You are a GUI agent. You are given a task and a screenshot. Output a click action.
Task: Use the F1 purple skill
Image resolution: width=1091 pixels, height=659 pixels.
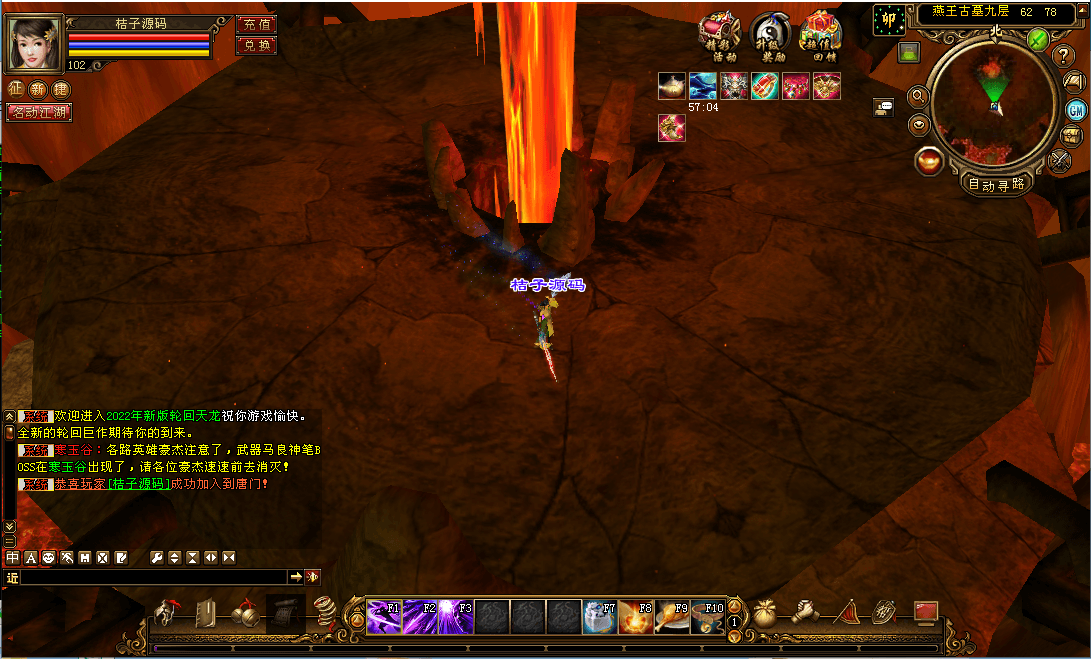point(384,617)
